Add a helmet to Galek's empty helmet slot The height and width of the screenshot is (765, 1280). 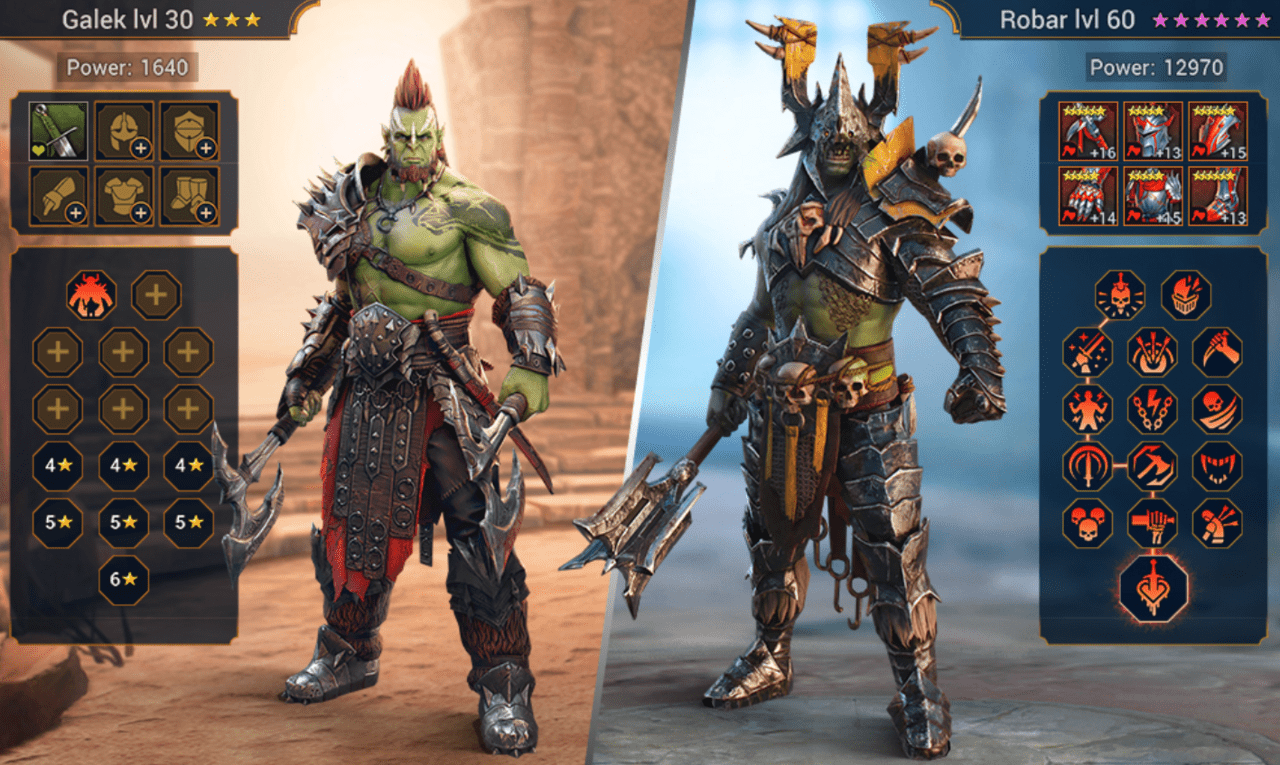[x=124, y=131]
